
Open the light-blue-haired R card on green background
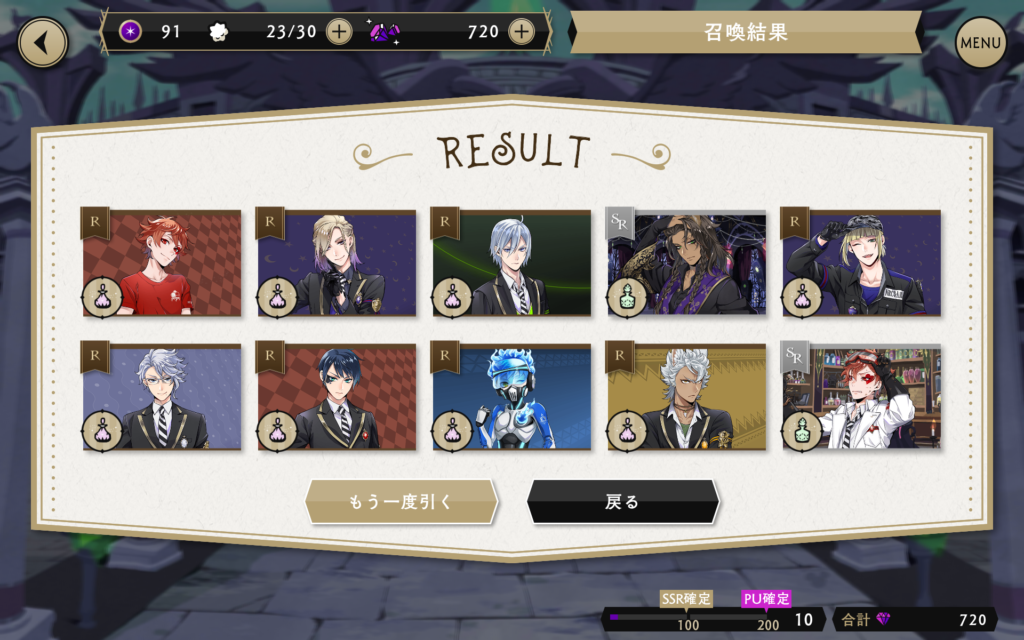click(x=512, y=264)
